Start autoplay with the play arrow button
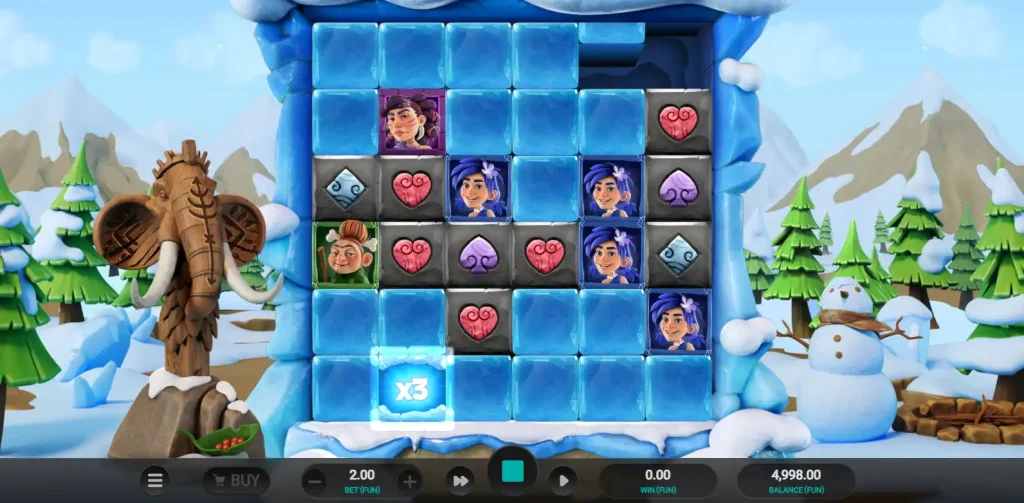The width and height of the screenshot is (1024, 503). click(x=563, y=480)
